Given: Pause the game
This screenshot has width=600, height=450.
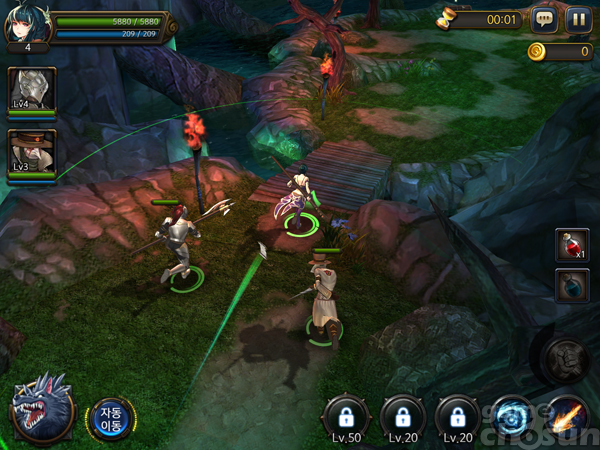Looking at the screenshot, I should 577,18.
